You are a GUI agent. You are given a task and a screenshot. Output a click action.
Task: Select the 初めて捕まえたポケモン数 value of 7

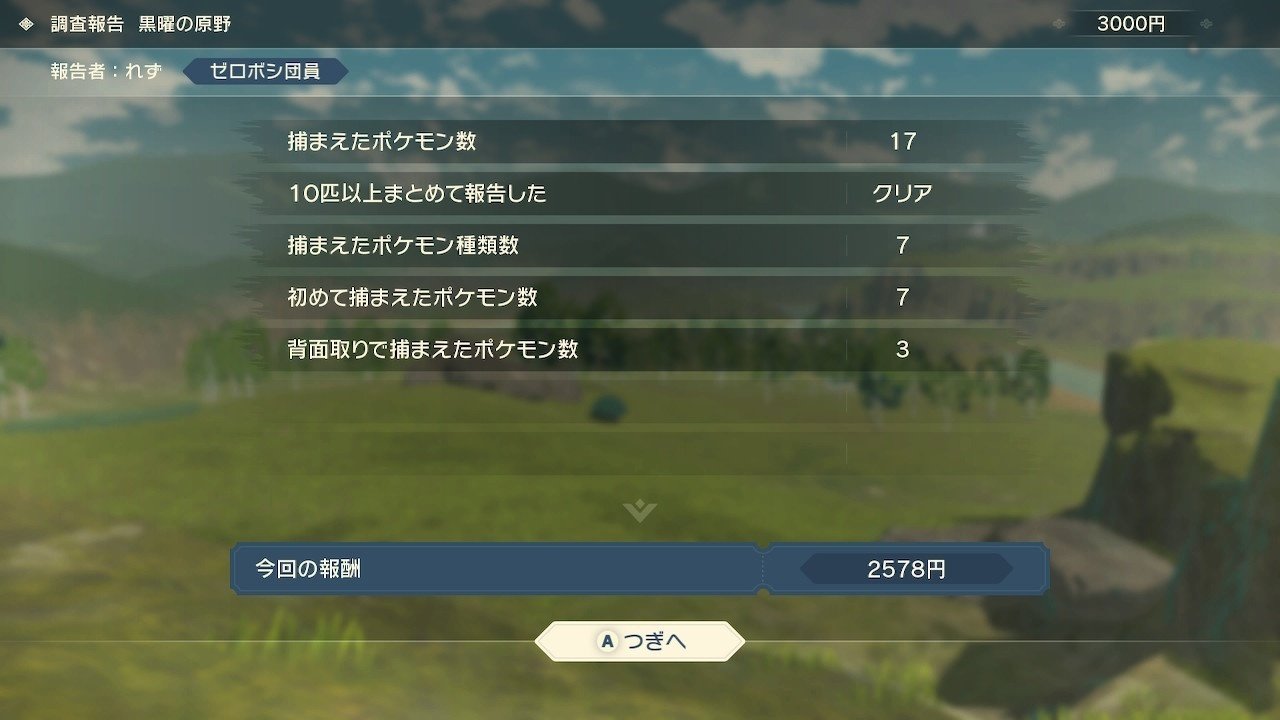904,297
